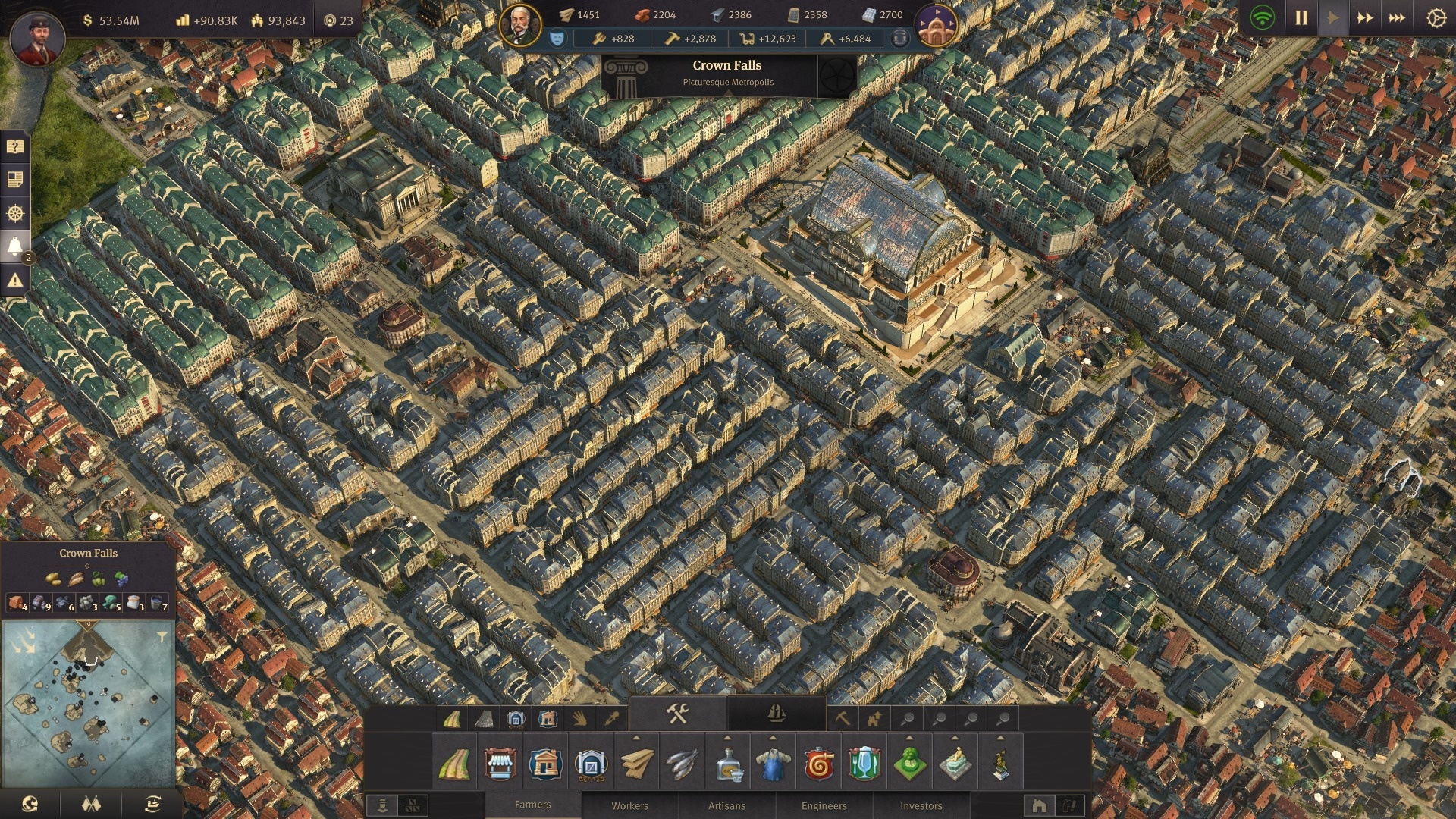Screen dimensions: 1456x819
Task: Open the ship construction mode tab
Action: (776, 714)
